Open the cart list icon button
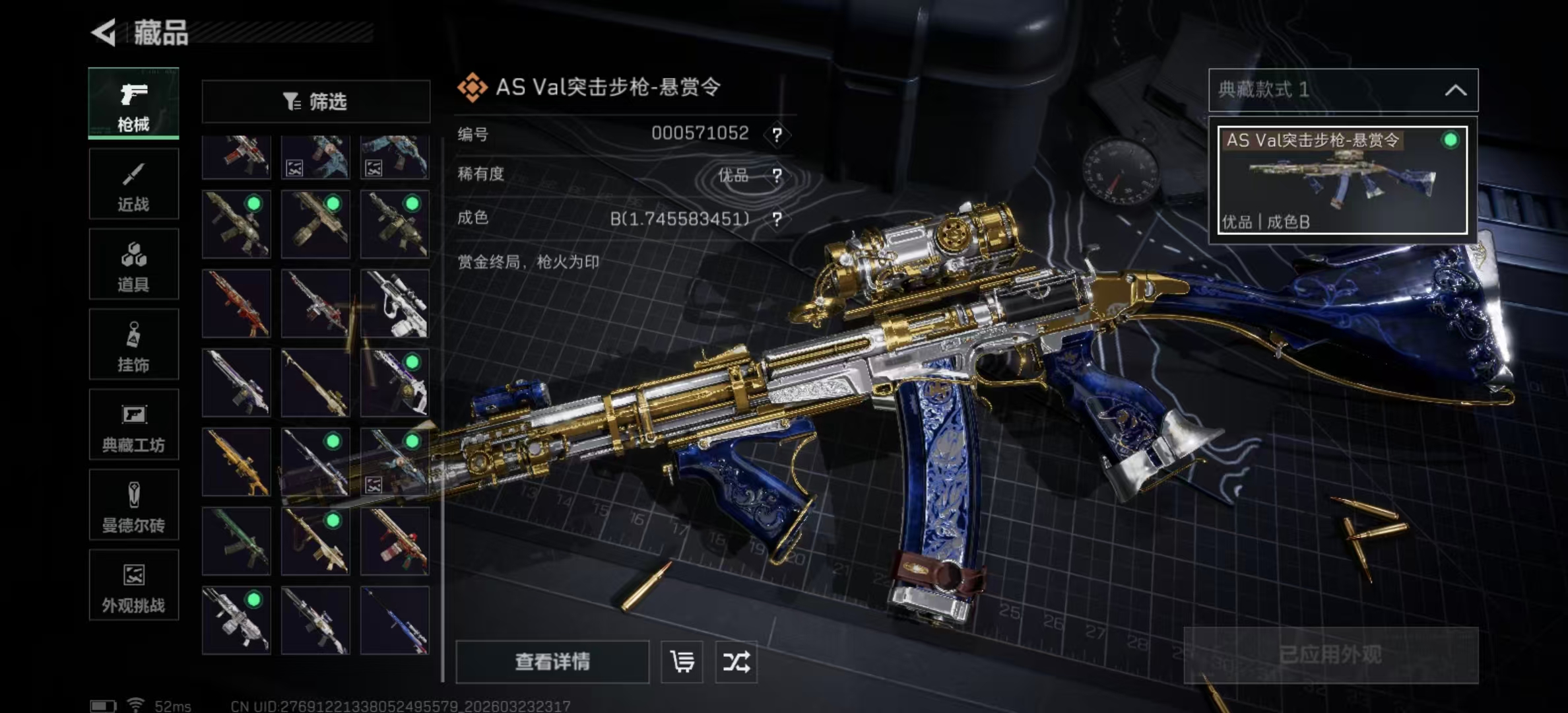This screenshot has width=1568, height=713. [682, 662]
